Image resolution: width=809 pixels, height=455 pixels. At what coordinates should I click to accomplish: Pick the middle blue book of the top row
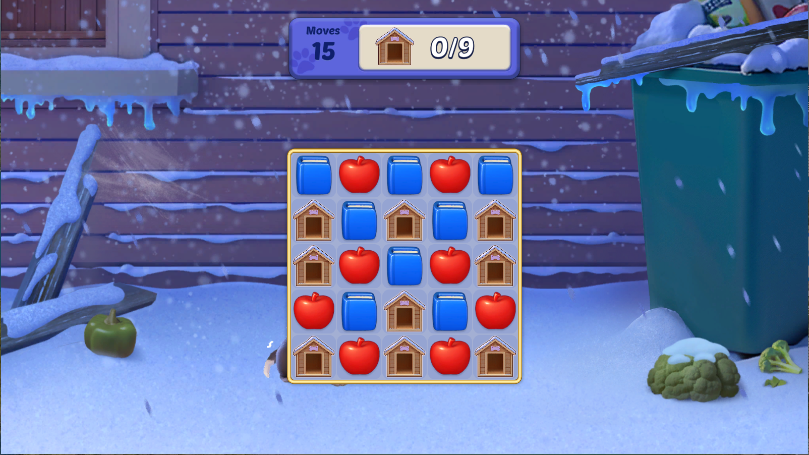click(405, 175)
